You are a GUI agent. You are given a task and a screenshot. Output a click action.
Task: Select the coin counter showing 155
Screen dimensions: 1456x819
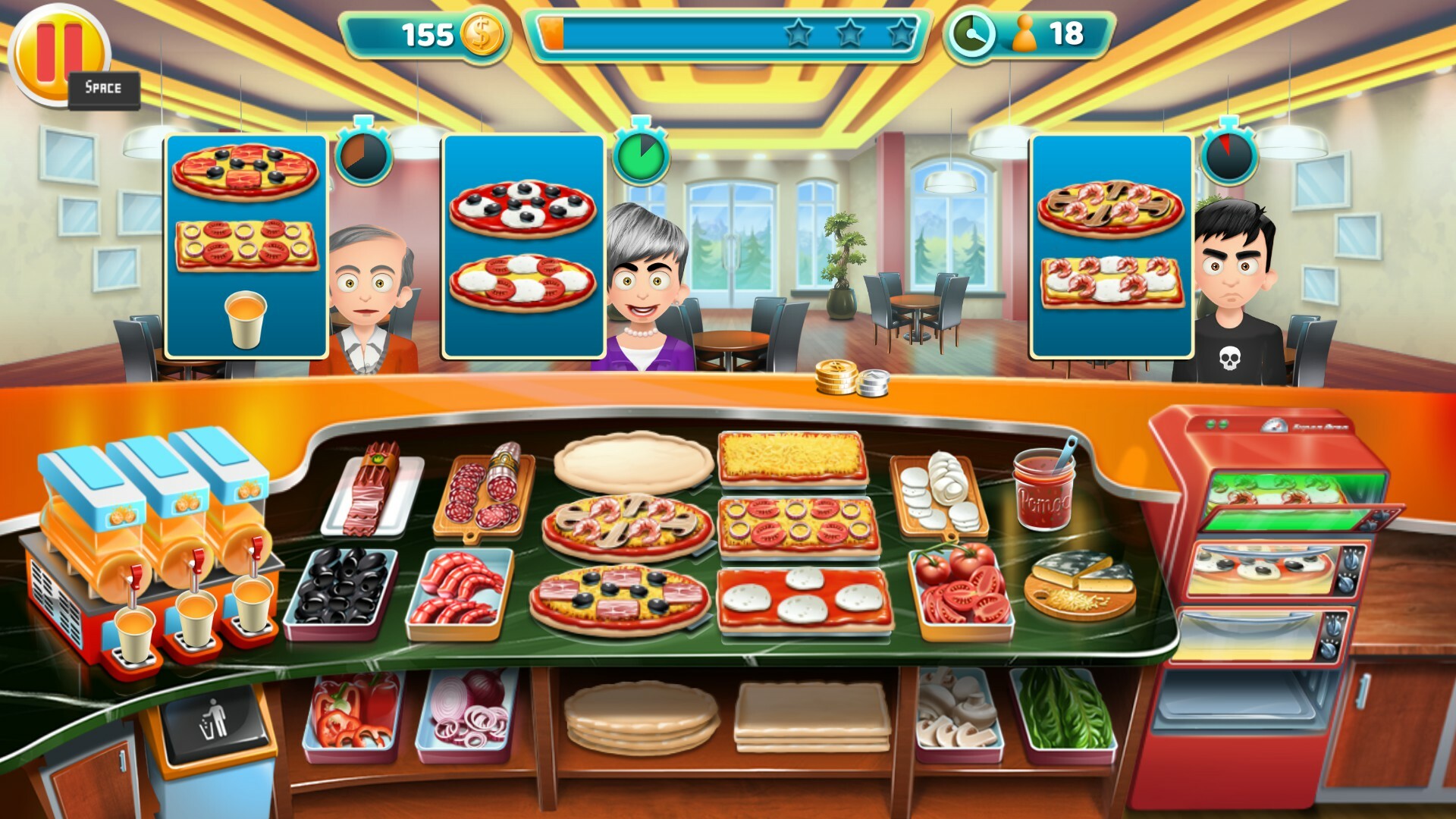click(428, 33)
